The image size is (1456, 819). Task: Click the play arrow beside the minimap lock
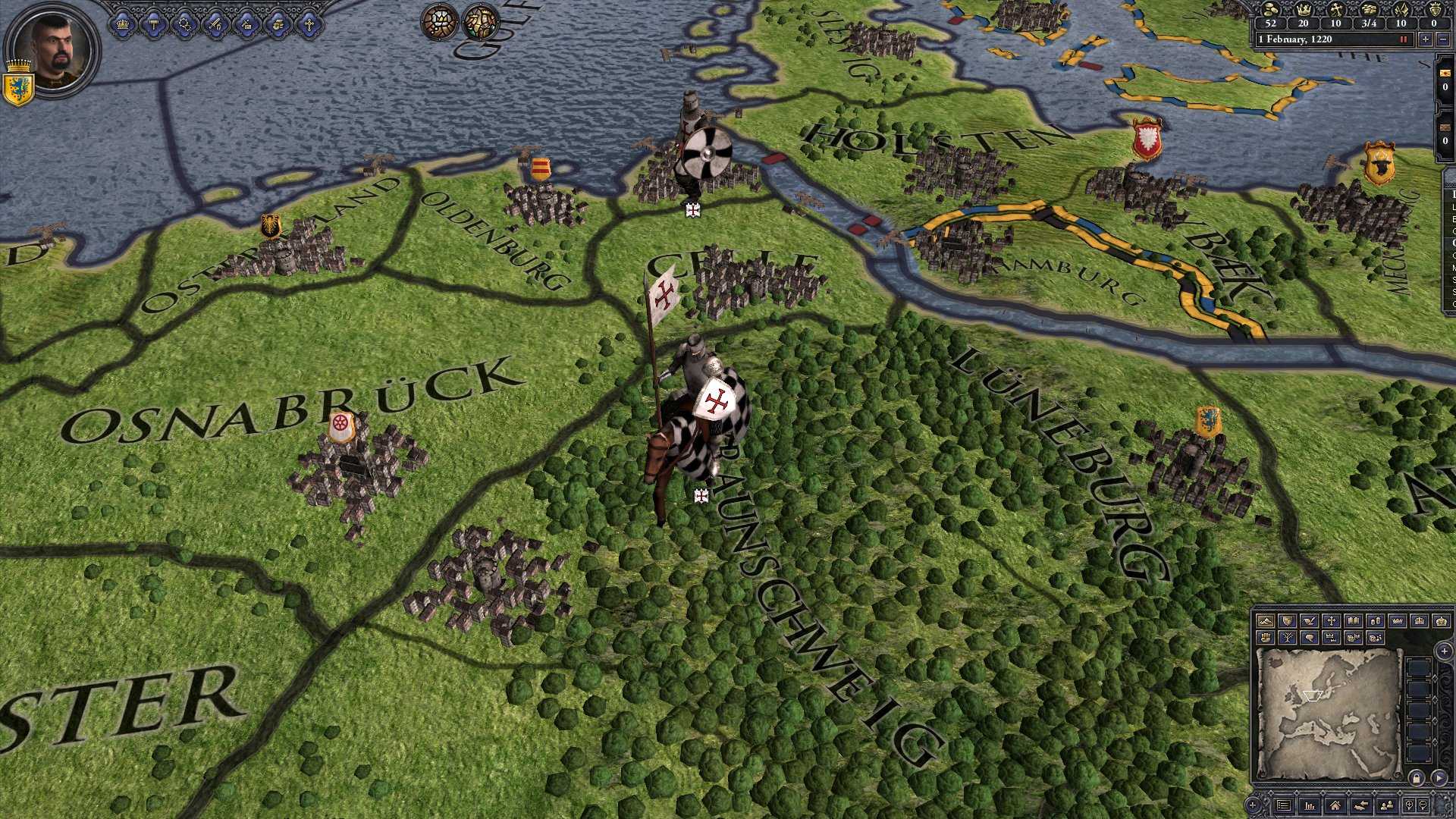[1439, 779]
